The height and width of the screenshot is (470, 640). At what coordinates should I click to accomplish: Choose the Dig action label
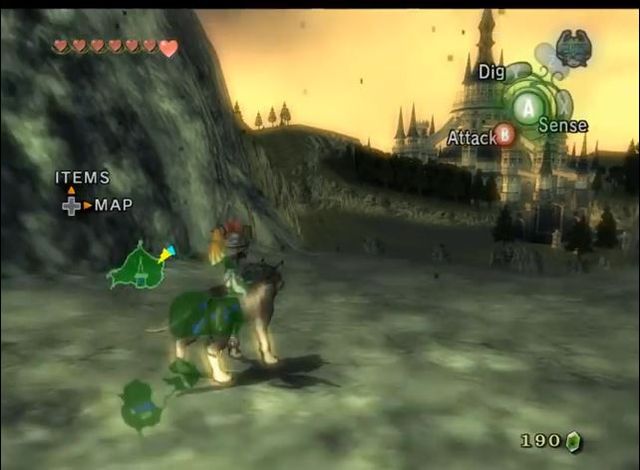coord(491,72)
